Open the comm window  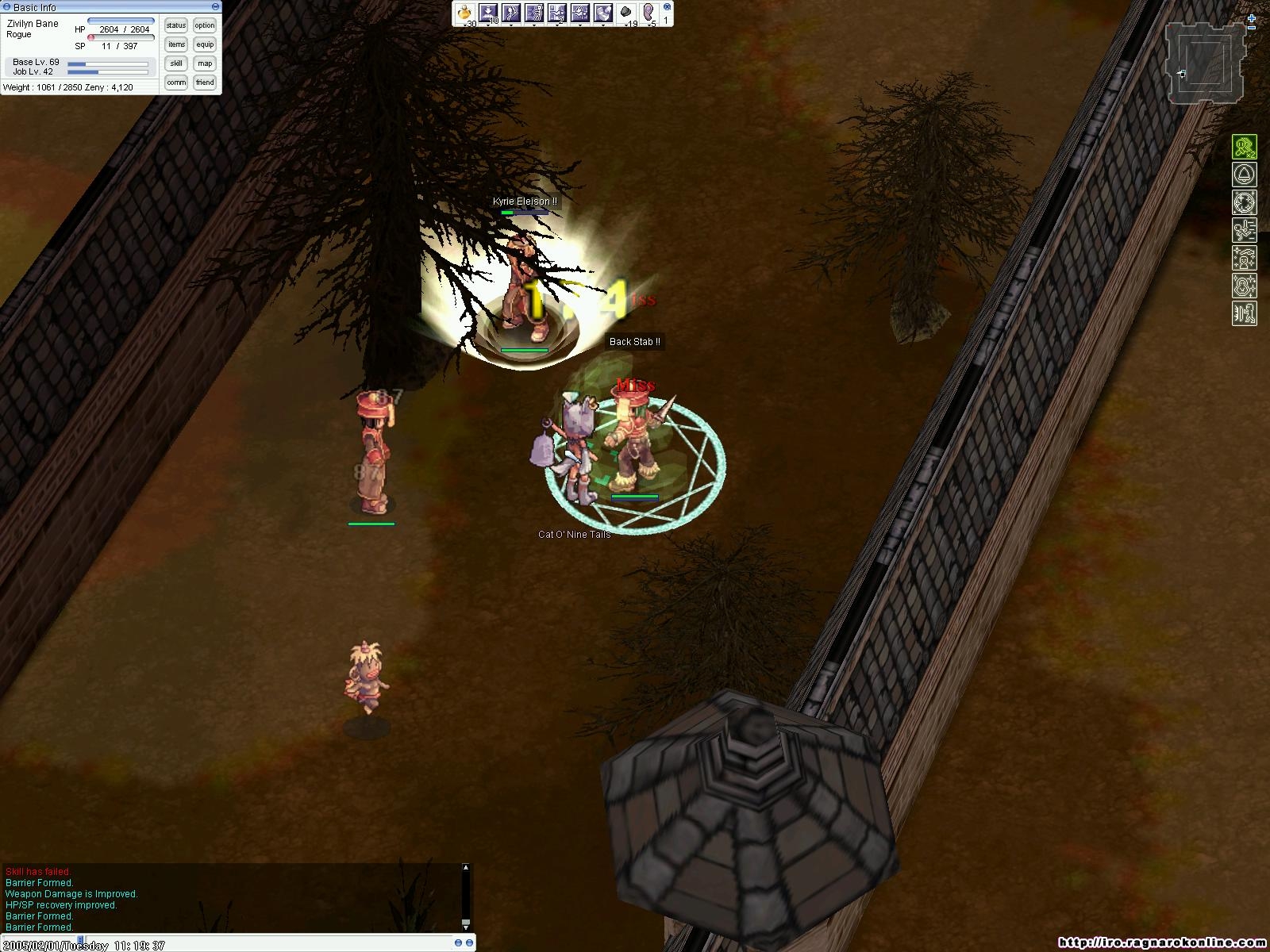[x=176, y=83]
